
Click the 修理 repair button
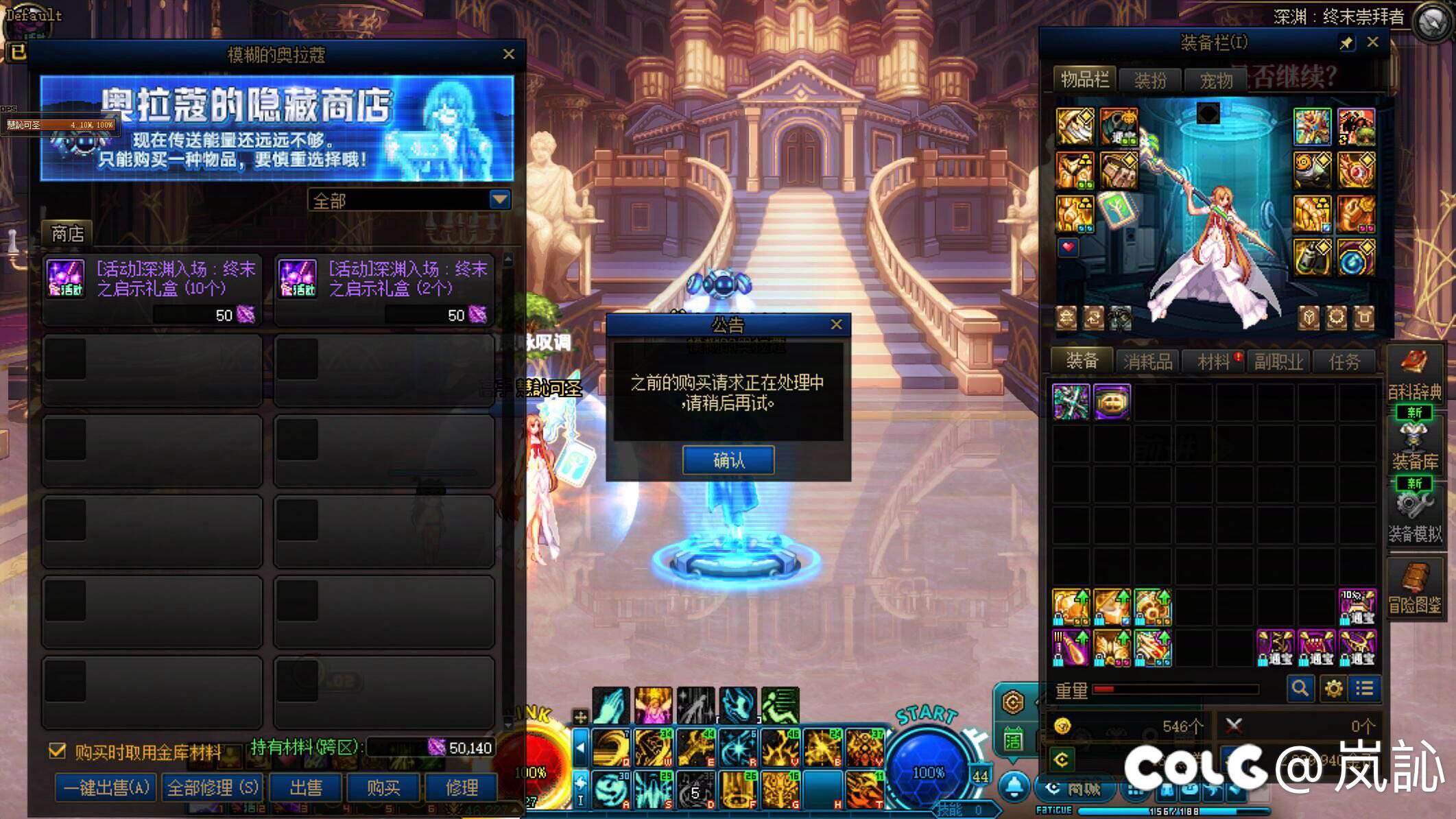tap(462, 787)
